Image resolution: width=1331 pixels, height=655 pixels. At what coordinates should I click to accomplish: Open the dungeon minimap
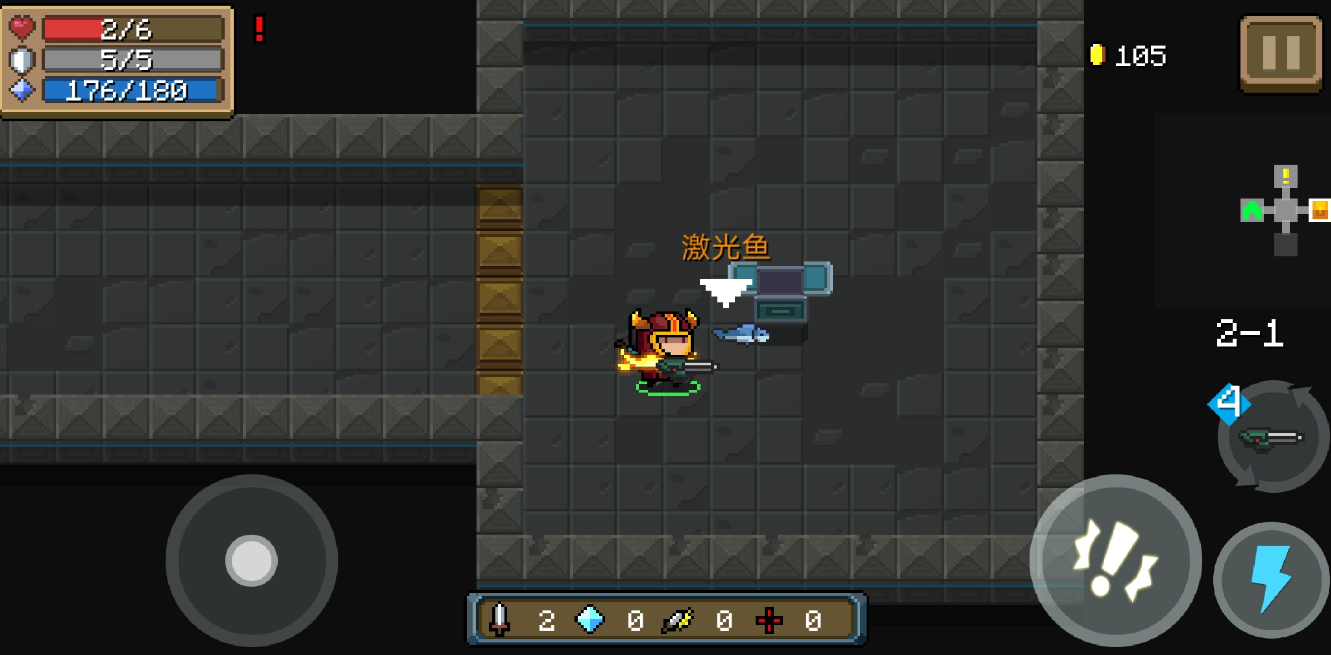pyautogui.click(x=1285, y=211)
